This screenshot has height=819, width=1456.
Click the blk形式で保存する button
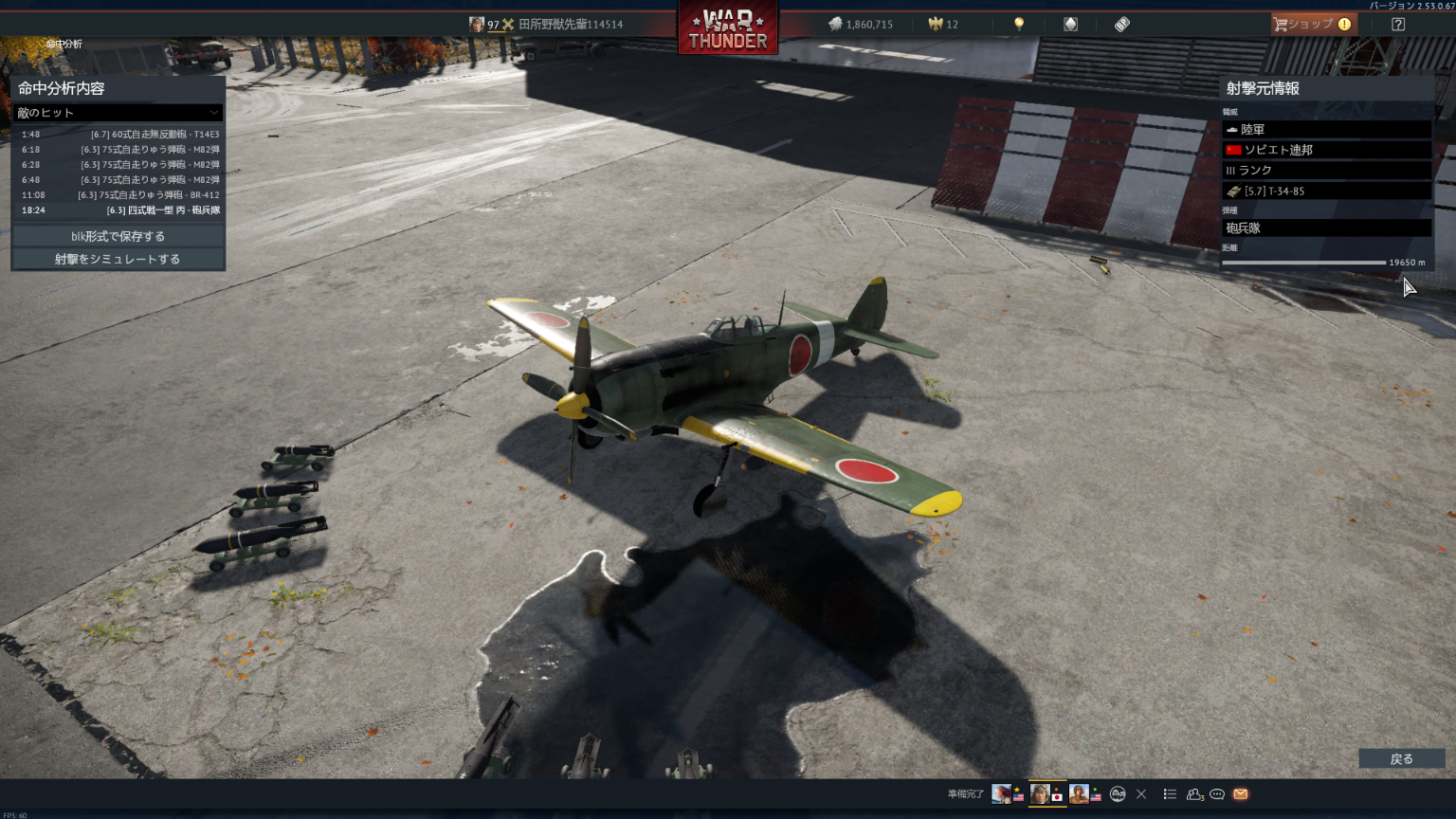118,236
